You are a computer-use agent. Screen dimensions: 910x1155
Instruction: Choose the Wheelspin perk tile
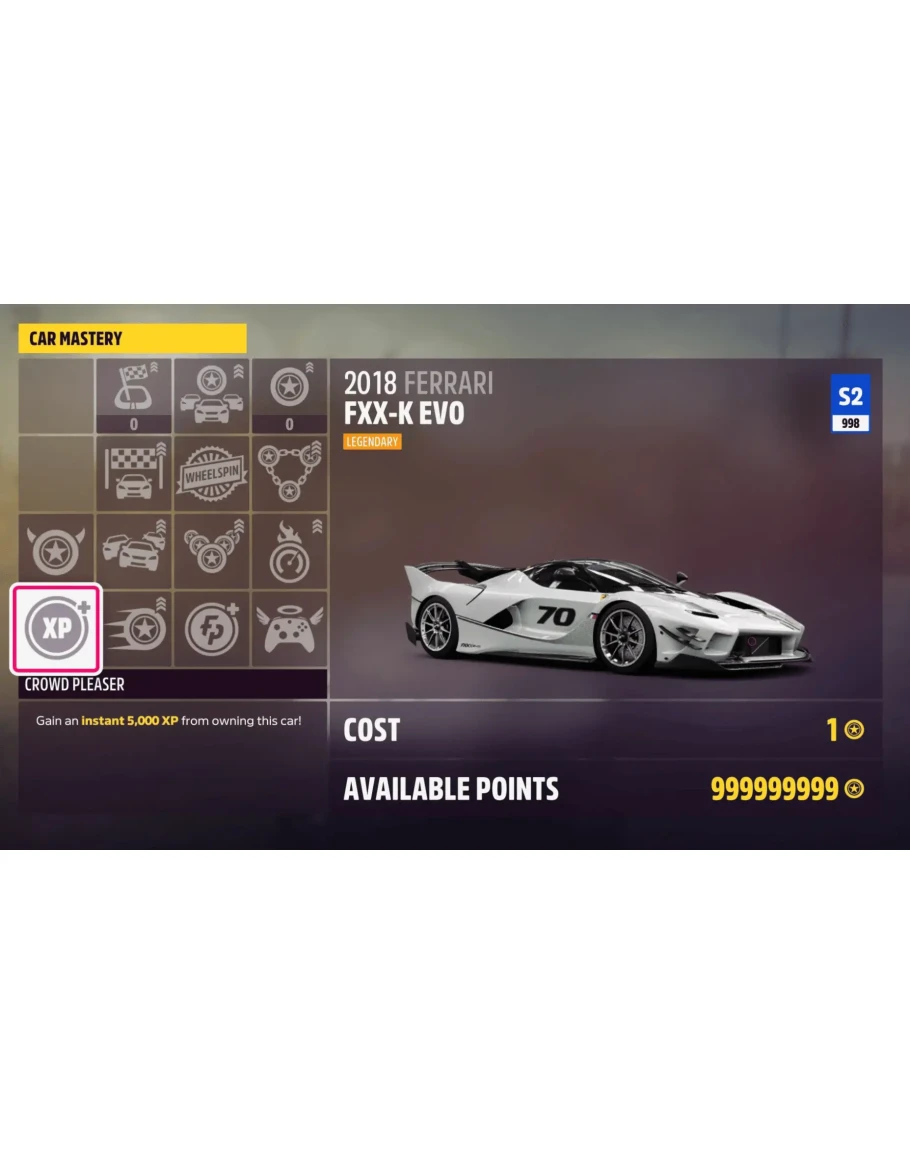tap(211, 472)
